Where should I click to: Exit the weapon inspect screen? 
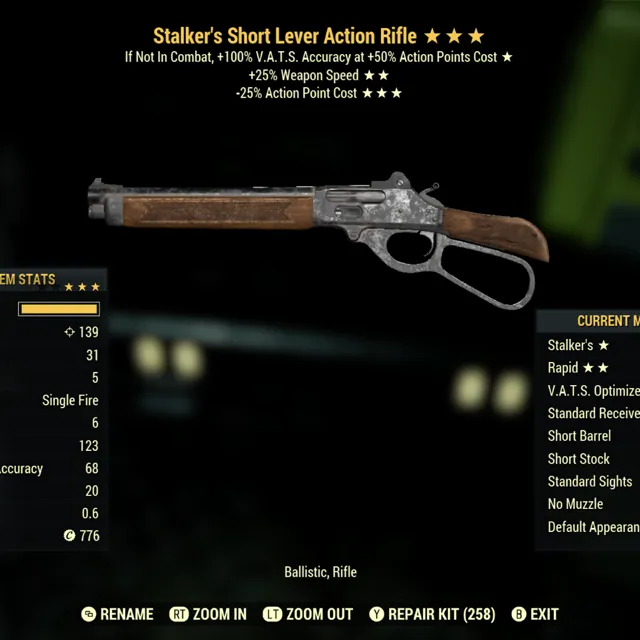[535, 614]
